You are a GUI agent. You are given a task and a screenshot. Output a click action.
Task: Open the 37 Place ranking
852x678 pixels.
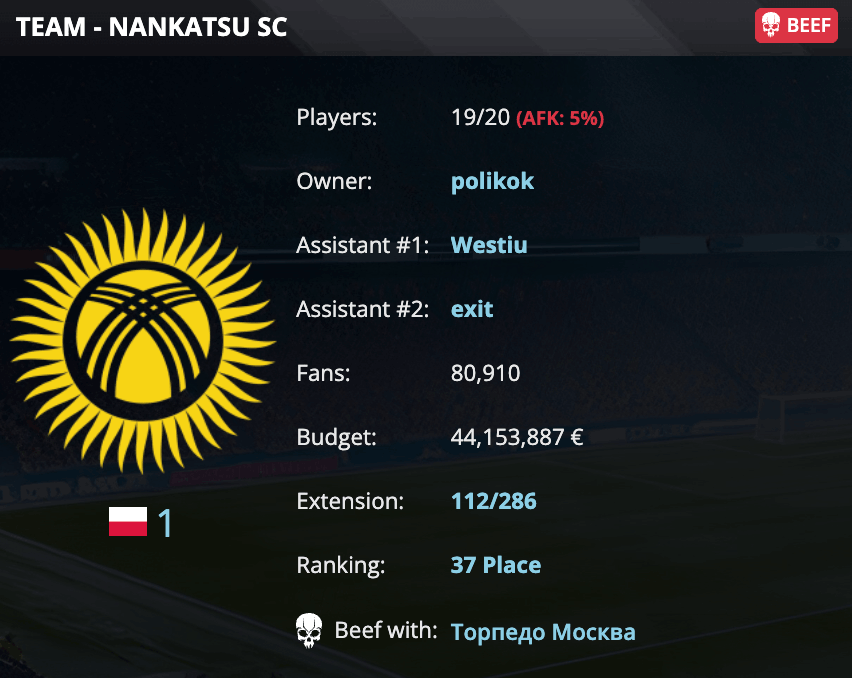(x=495, y=565)
